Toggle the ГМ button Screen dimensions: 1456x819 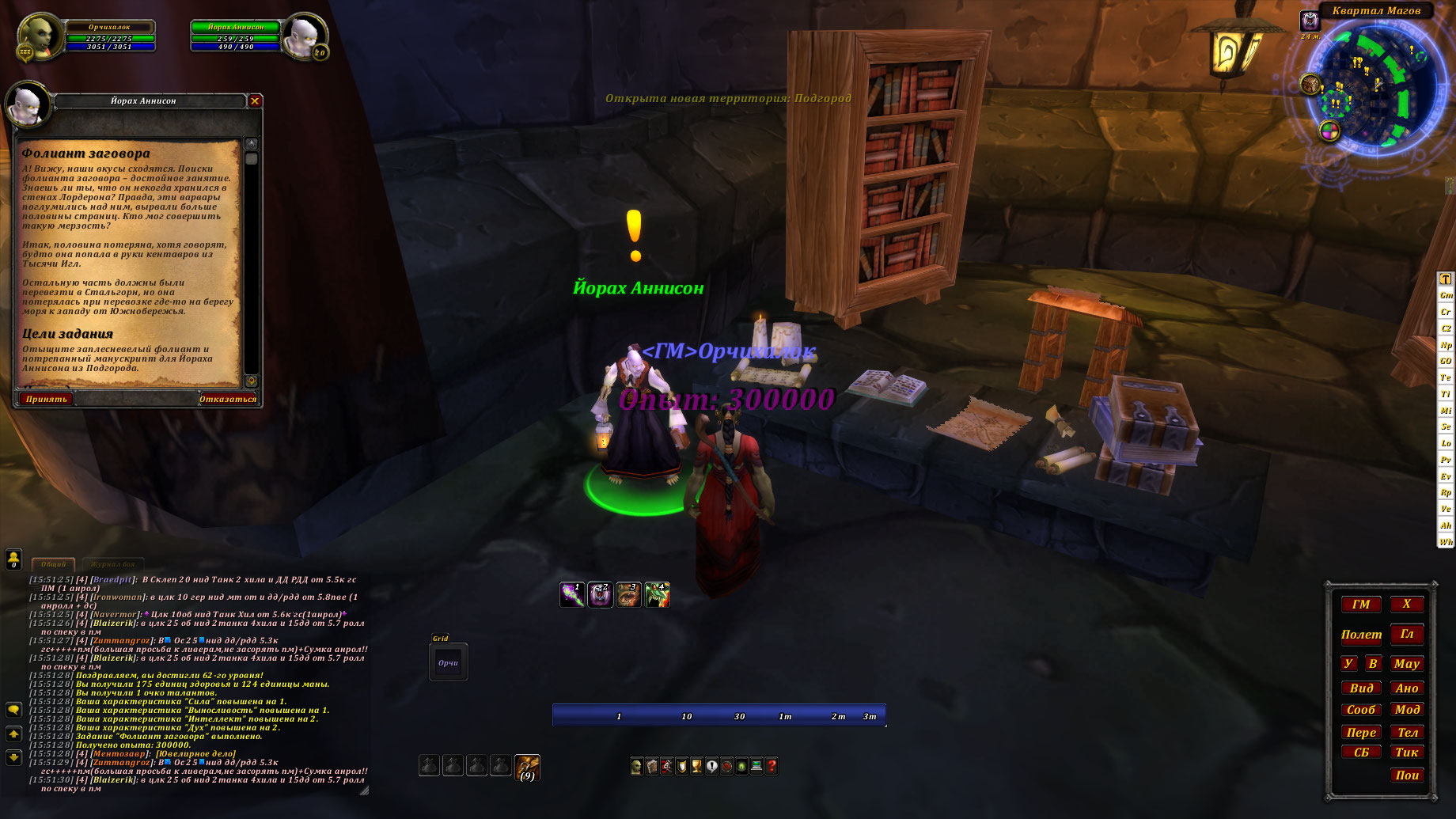coord(1361,605)
